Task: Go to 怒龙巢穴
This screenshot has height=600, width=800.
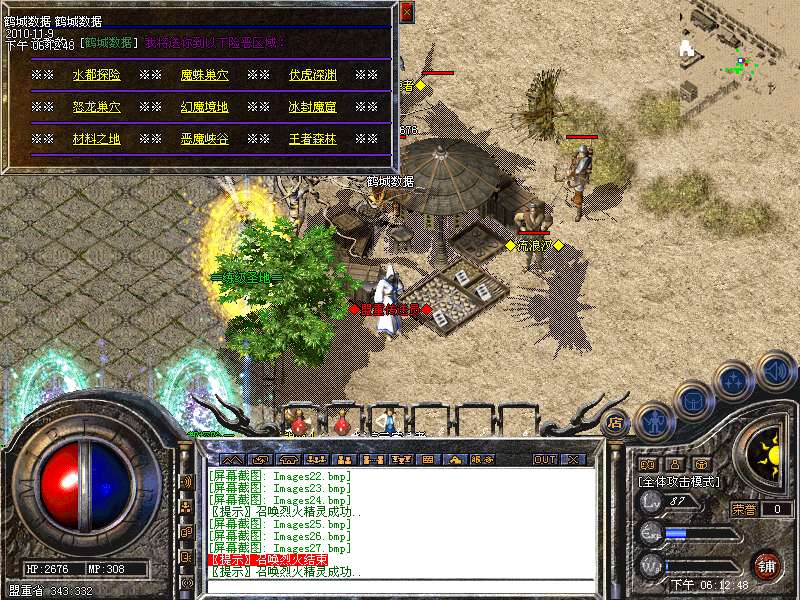Action: coord(96,107)
